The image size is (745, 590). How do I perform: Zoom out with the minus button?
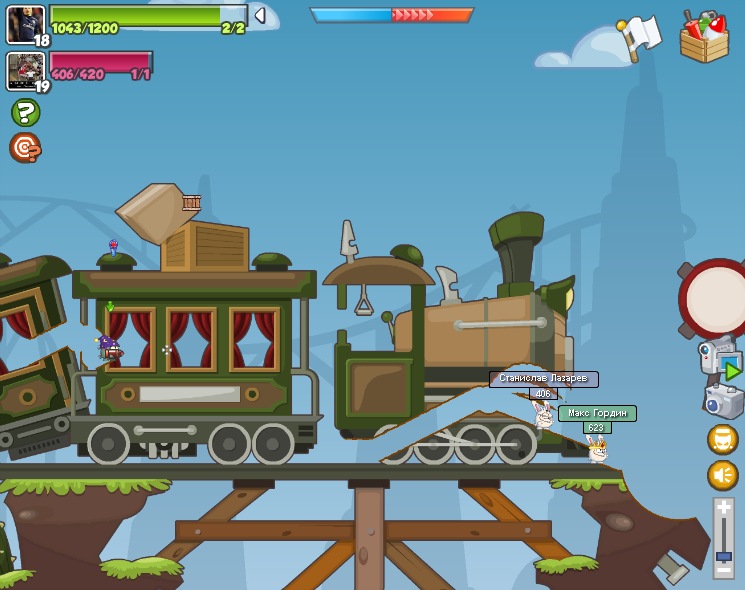(x=723, y=571)
